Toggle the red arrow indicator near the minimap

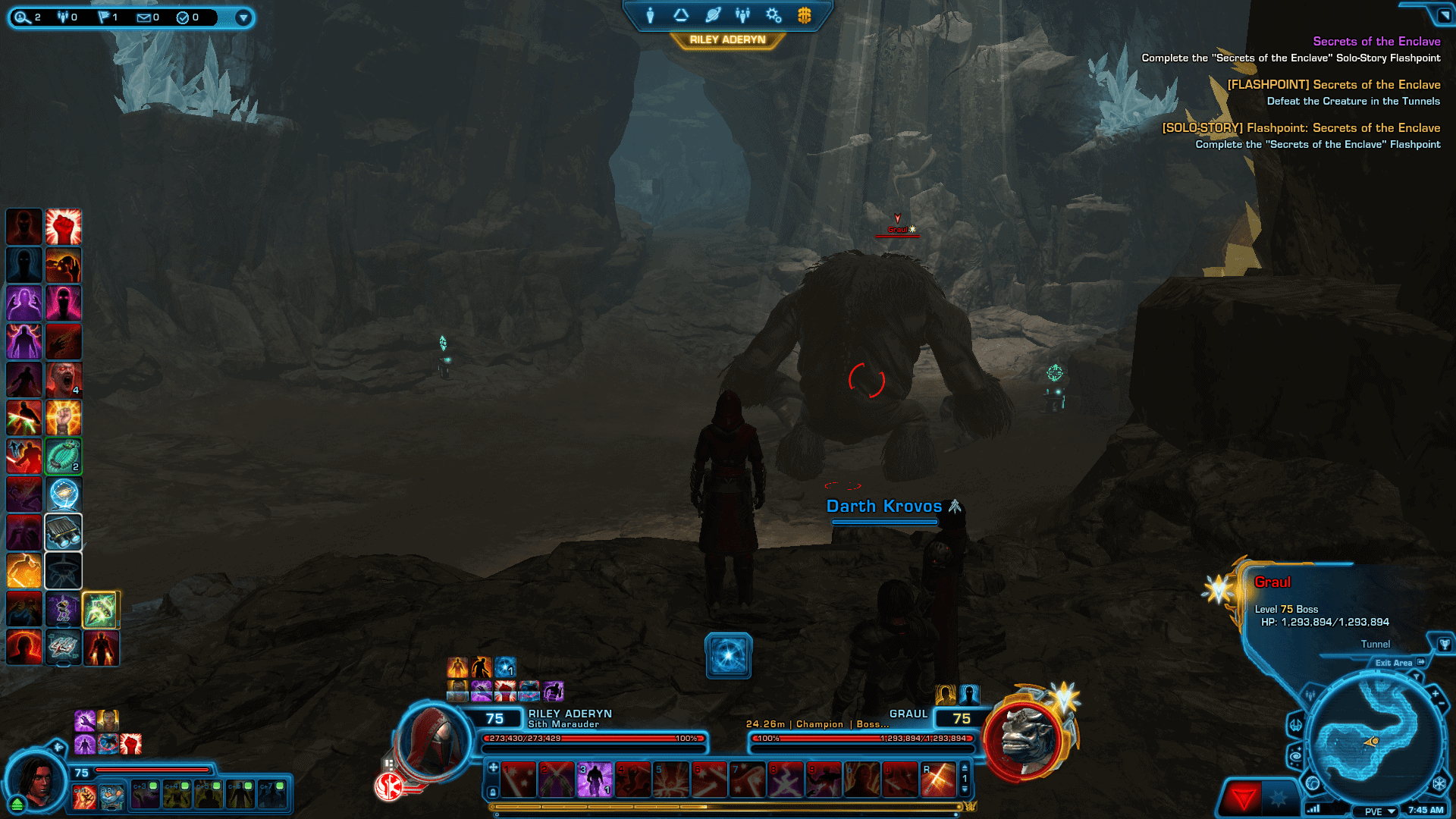pyautogui.click(x=1244, y=794)
